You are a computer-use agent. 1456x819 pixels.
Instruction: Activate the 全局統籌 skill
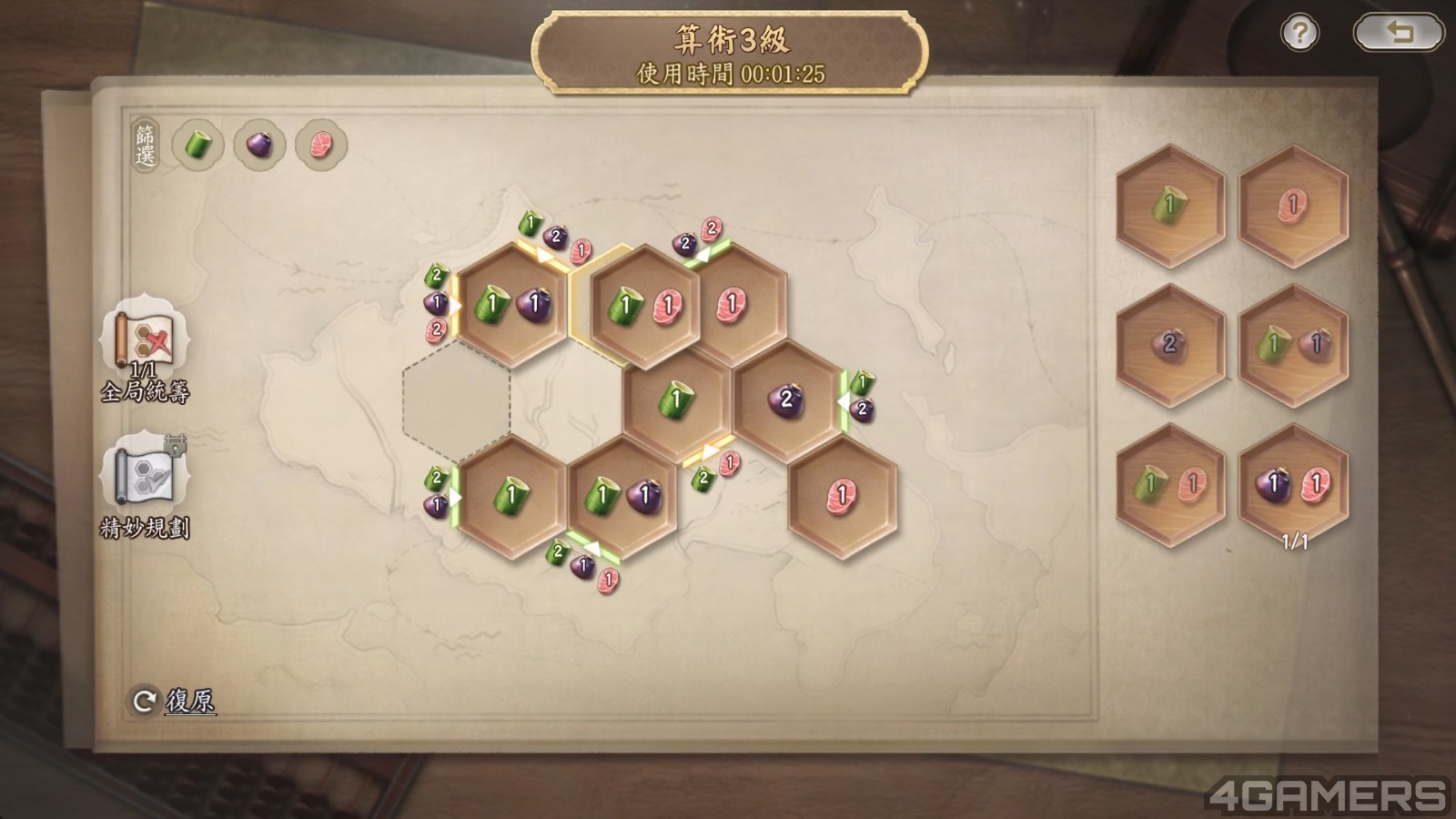click(146, 341)
